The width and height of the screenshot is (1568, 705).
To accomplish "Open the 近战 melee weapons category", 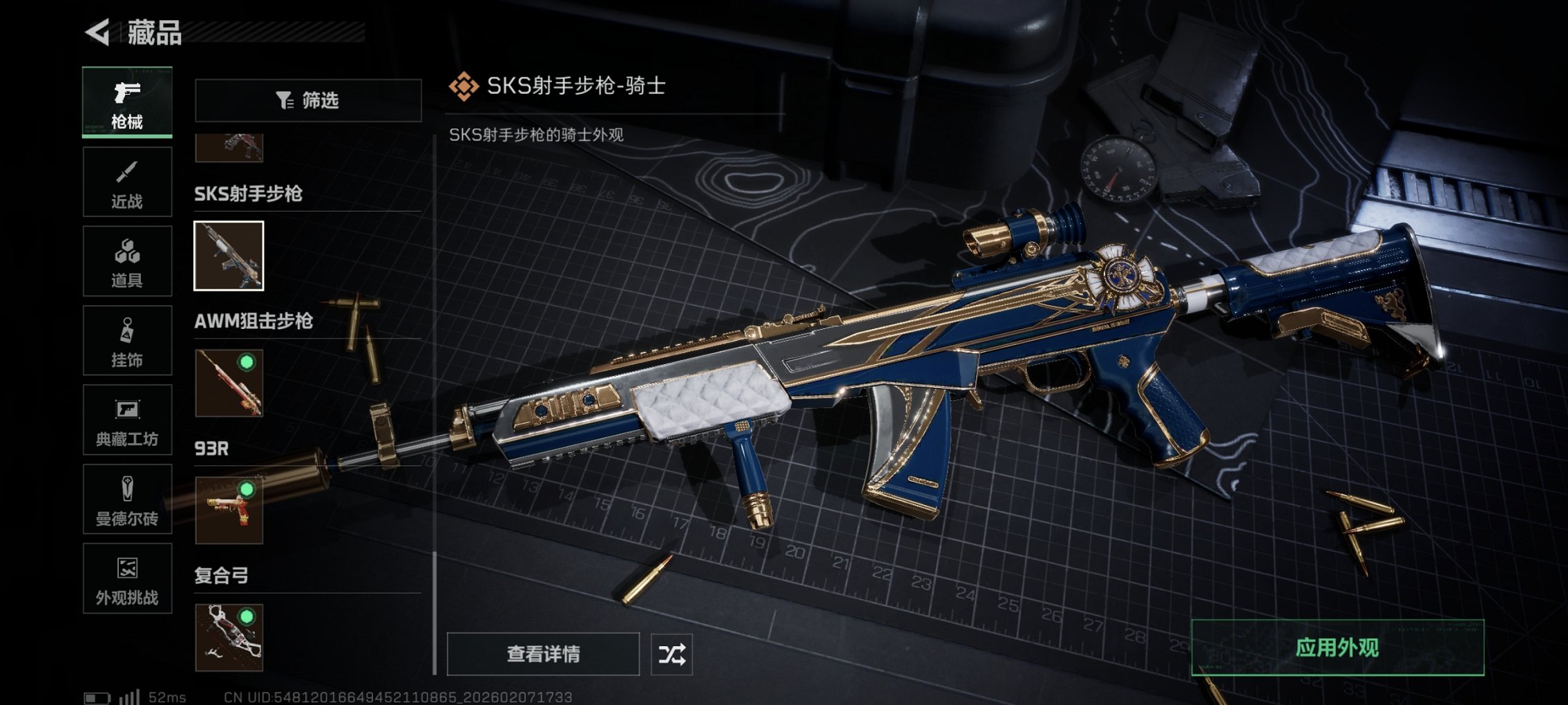I will (126, 182).
